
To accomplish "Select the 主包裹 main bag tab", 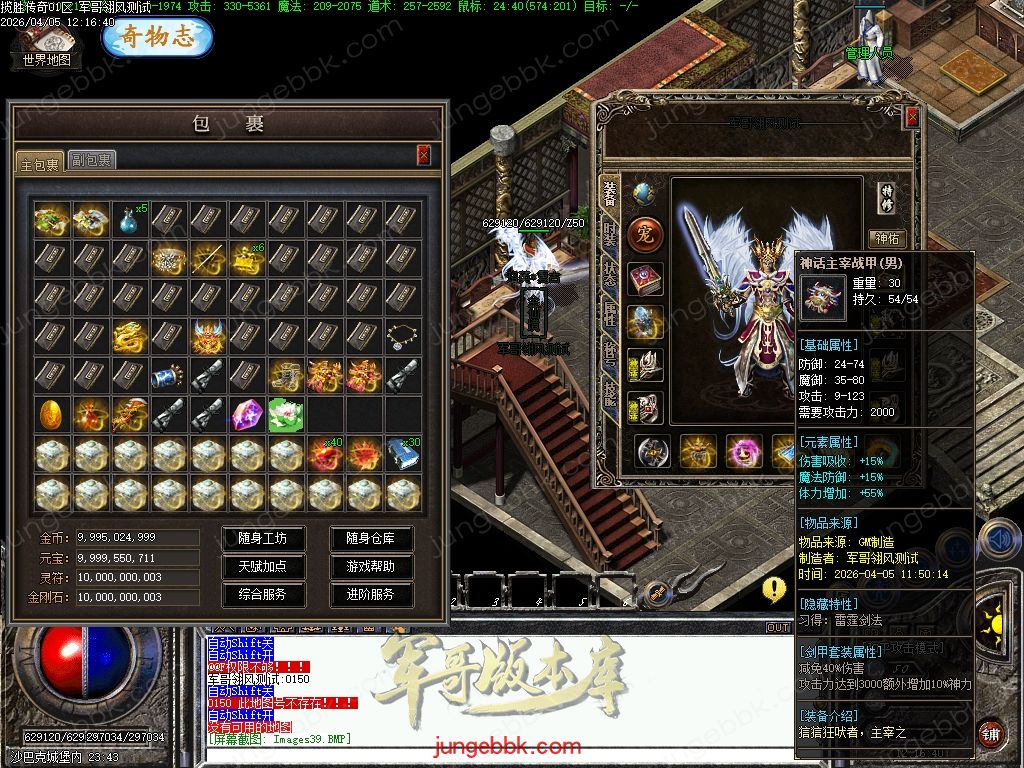I will [x=40, y=162].
